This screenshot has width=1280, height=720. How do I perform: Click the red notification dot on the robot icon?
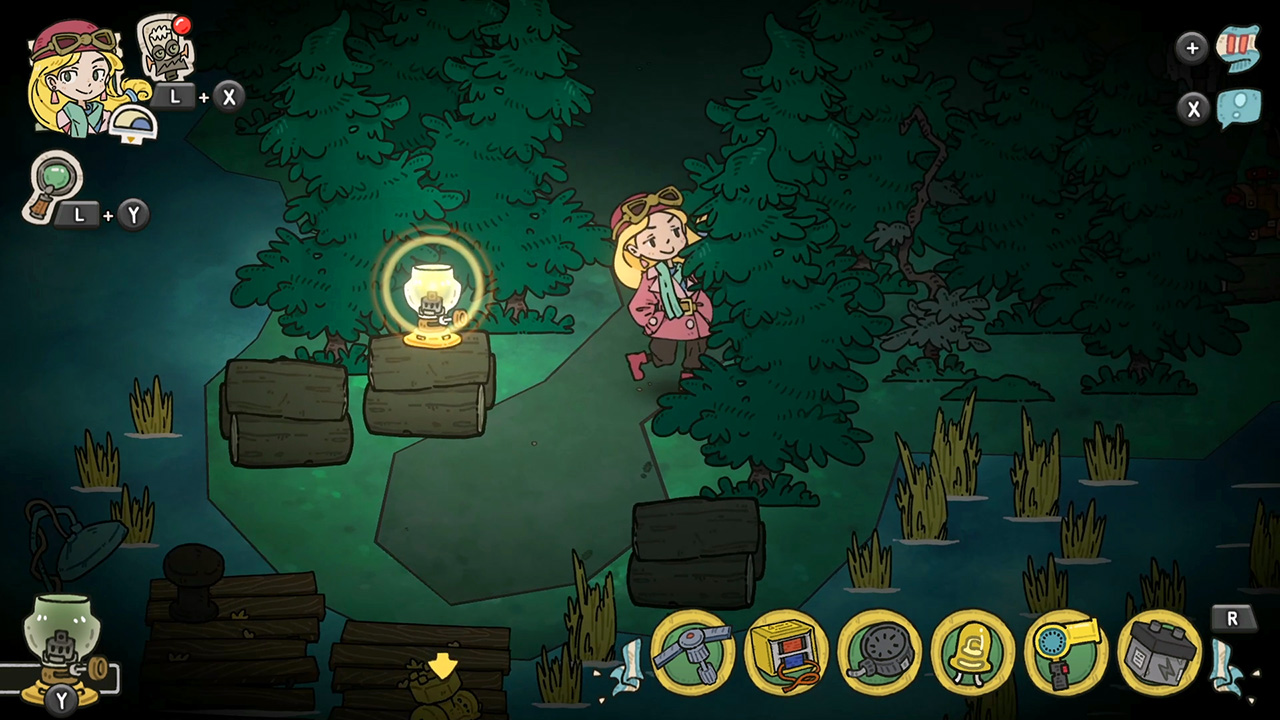[182, 25]
